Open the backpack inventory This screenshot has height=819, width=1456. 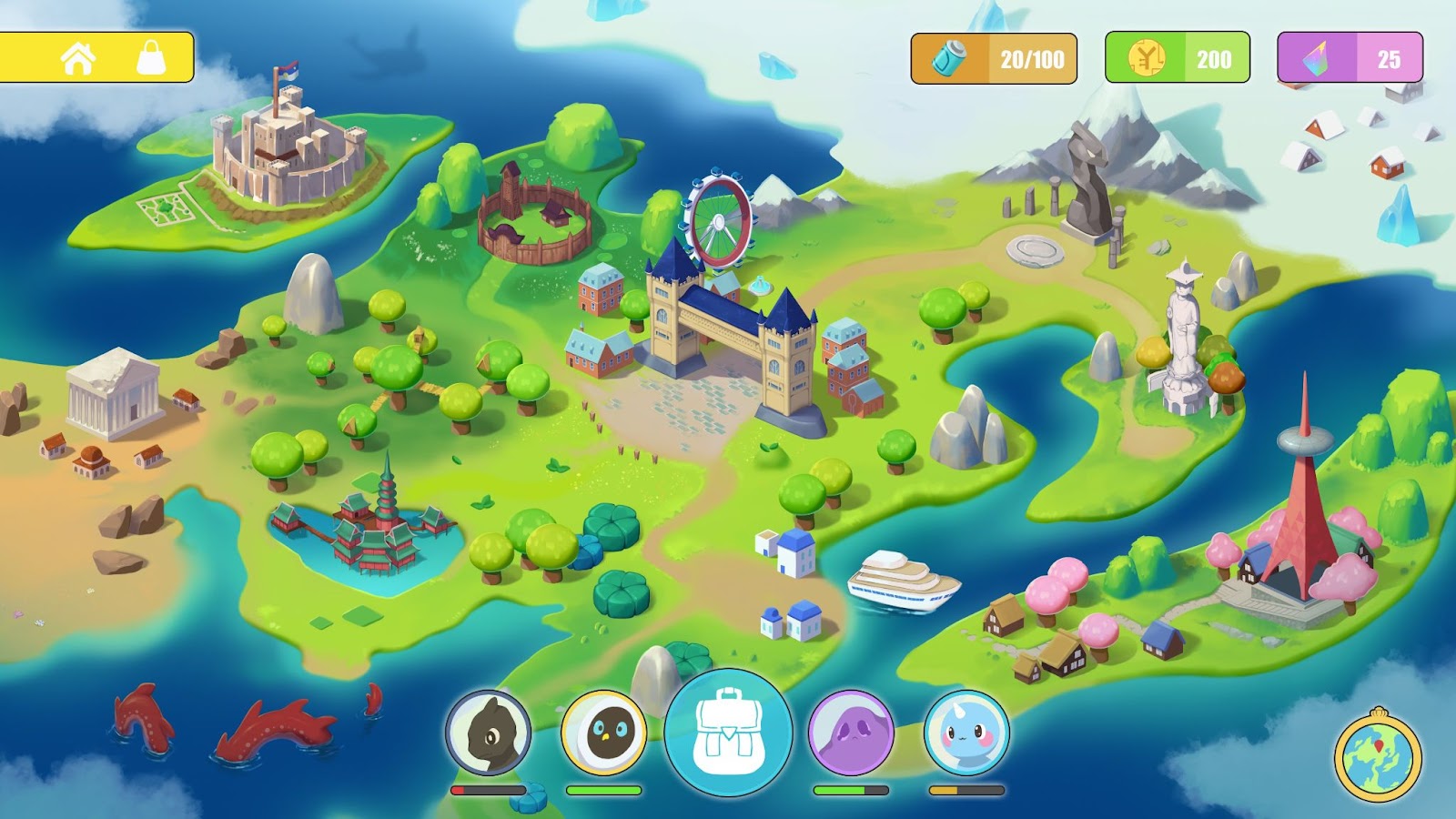[x=728, y=733]
